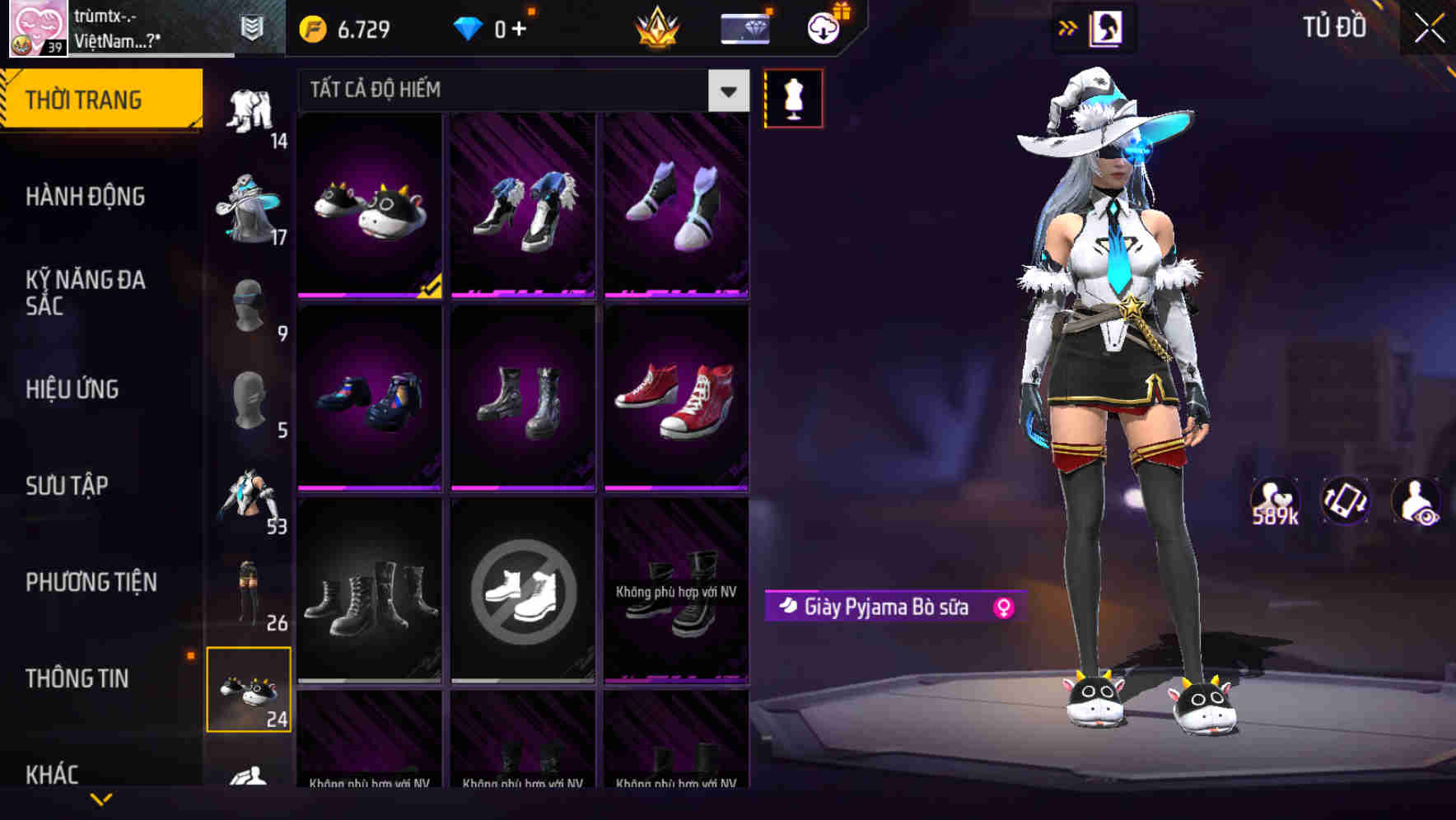1456x820 pixels.
Task: Select the mannequin try-on icon
Action: pos(795,98)
